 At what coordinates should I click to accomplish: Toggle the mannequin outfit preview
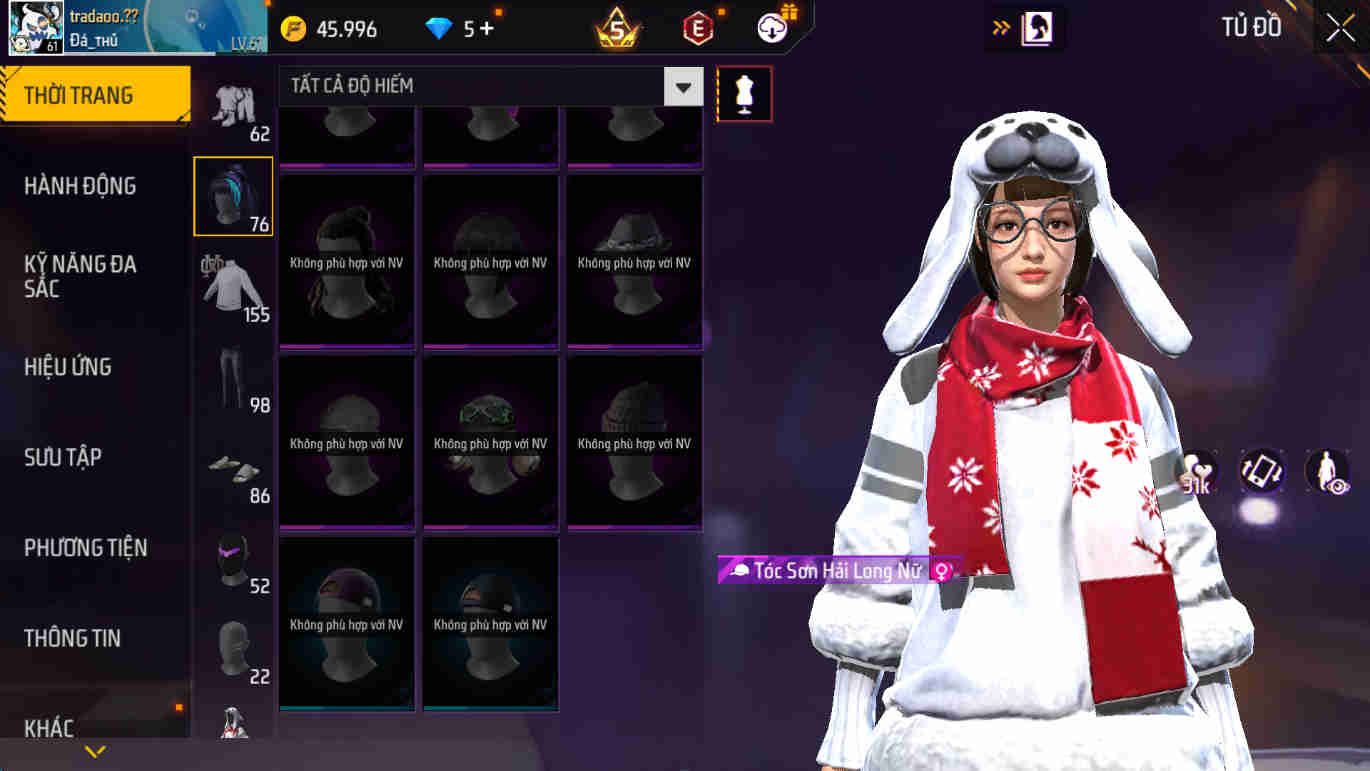[x=744, y=93]
